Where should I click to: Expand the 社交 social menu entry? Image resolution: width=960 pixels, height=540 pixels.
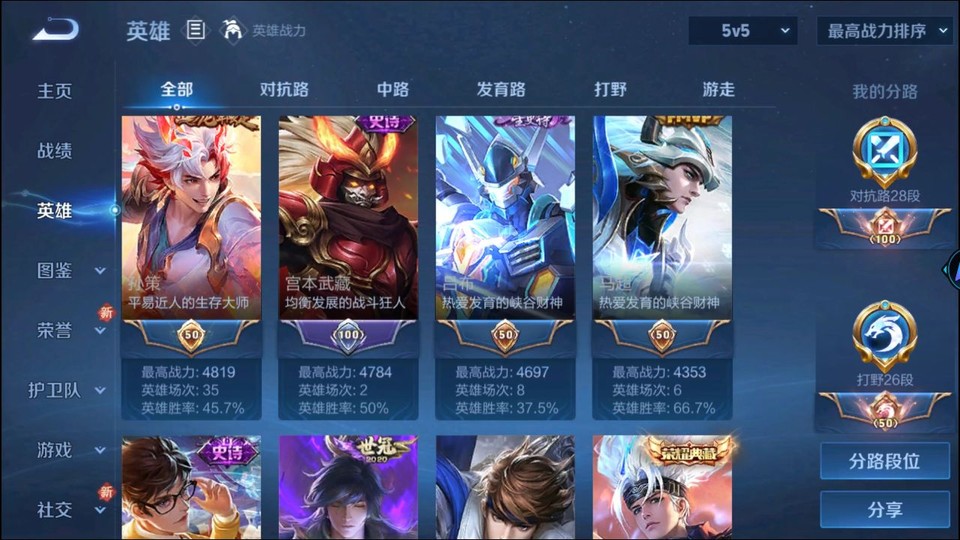(x=68, y=510)
